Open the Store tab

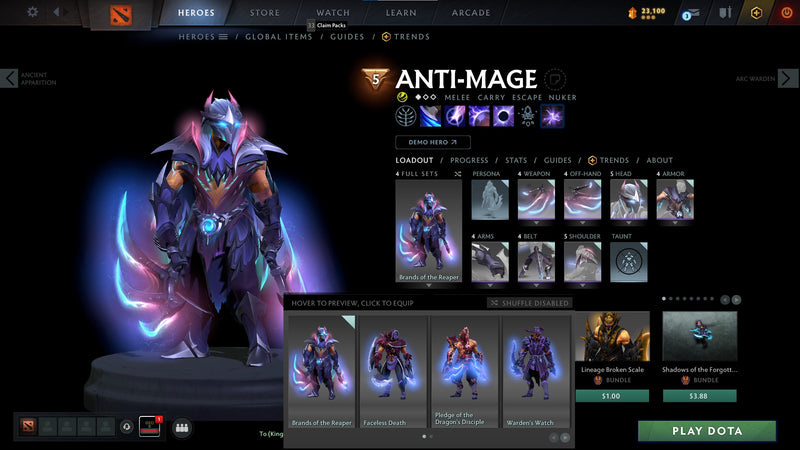[x=265, y=13]
